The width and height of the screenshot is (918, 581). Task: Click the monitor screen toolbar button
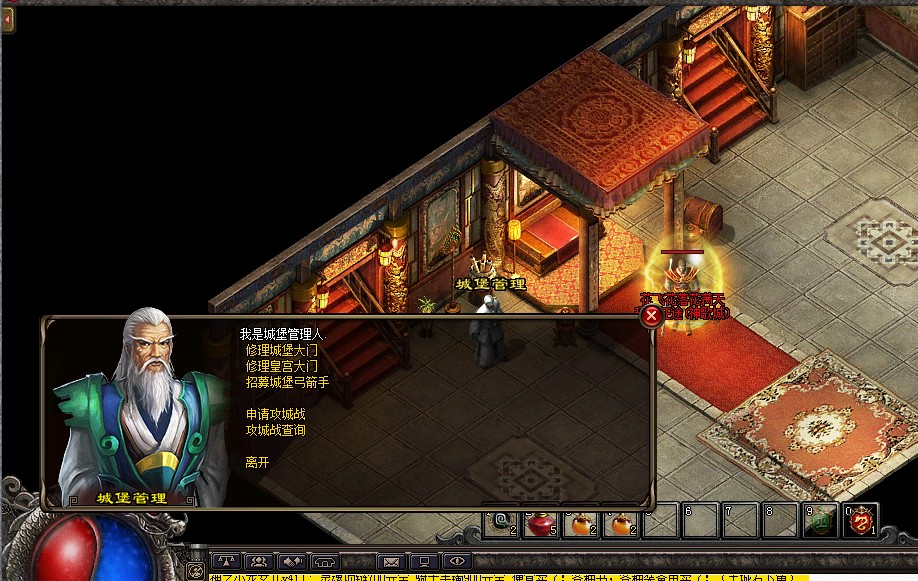click(424, 562)
